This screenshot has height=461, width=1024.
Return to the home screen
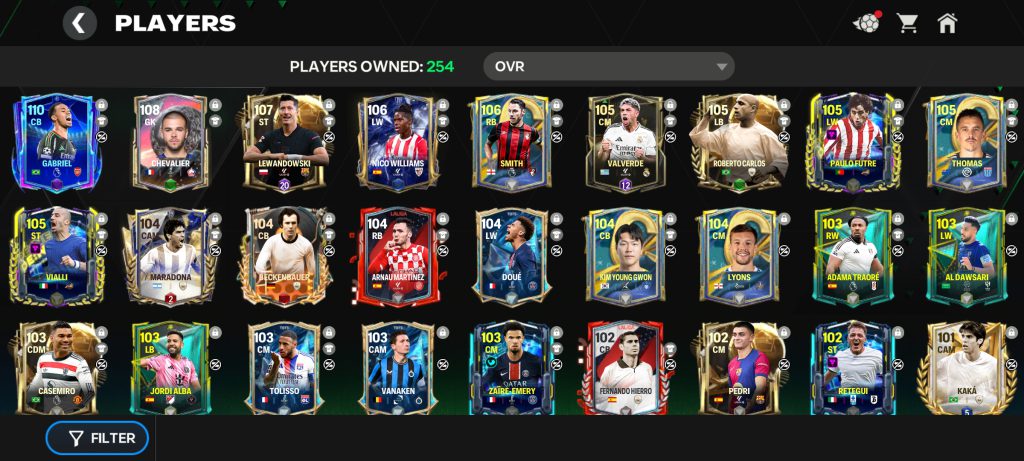click(x=947, y=23)
